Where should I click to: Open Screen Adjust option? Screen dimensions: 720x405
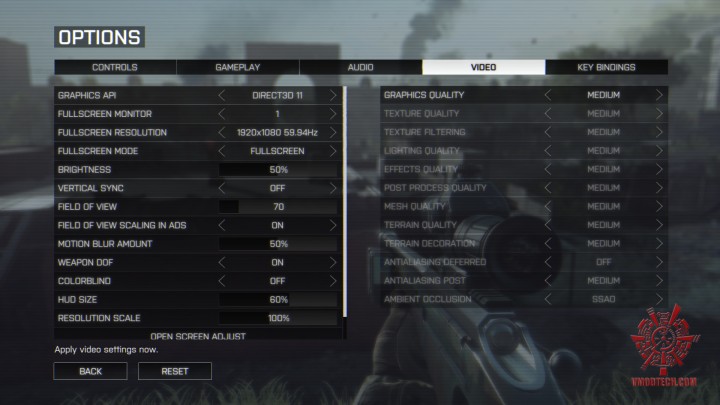(198, 336)
